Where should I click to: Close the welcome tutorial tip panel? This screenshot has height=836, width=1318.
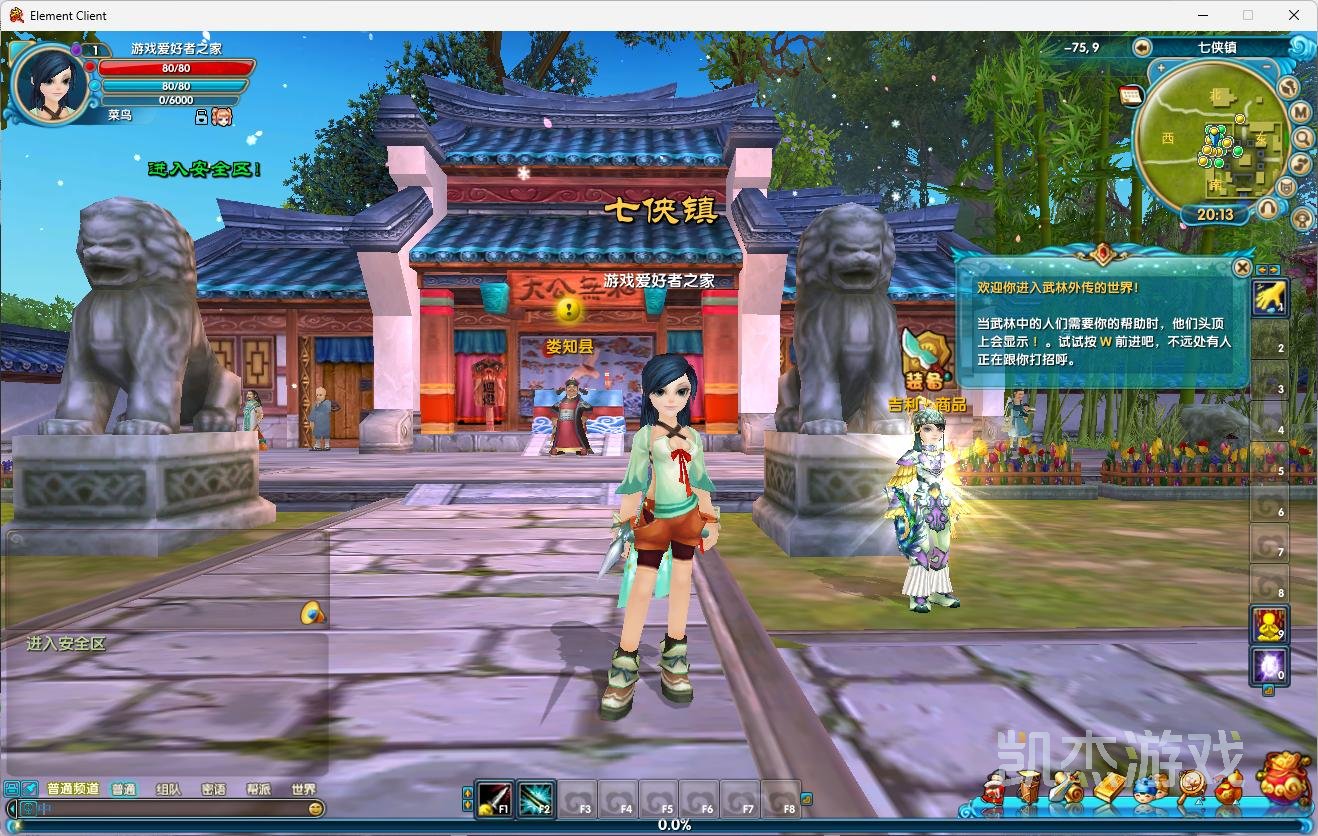pyautogui.click(x=1241, y=268)
